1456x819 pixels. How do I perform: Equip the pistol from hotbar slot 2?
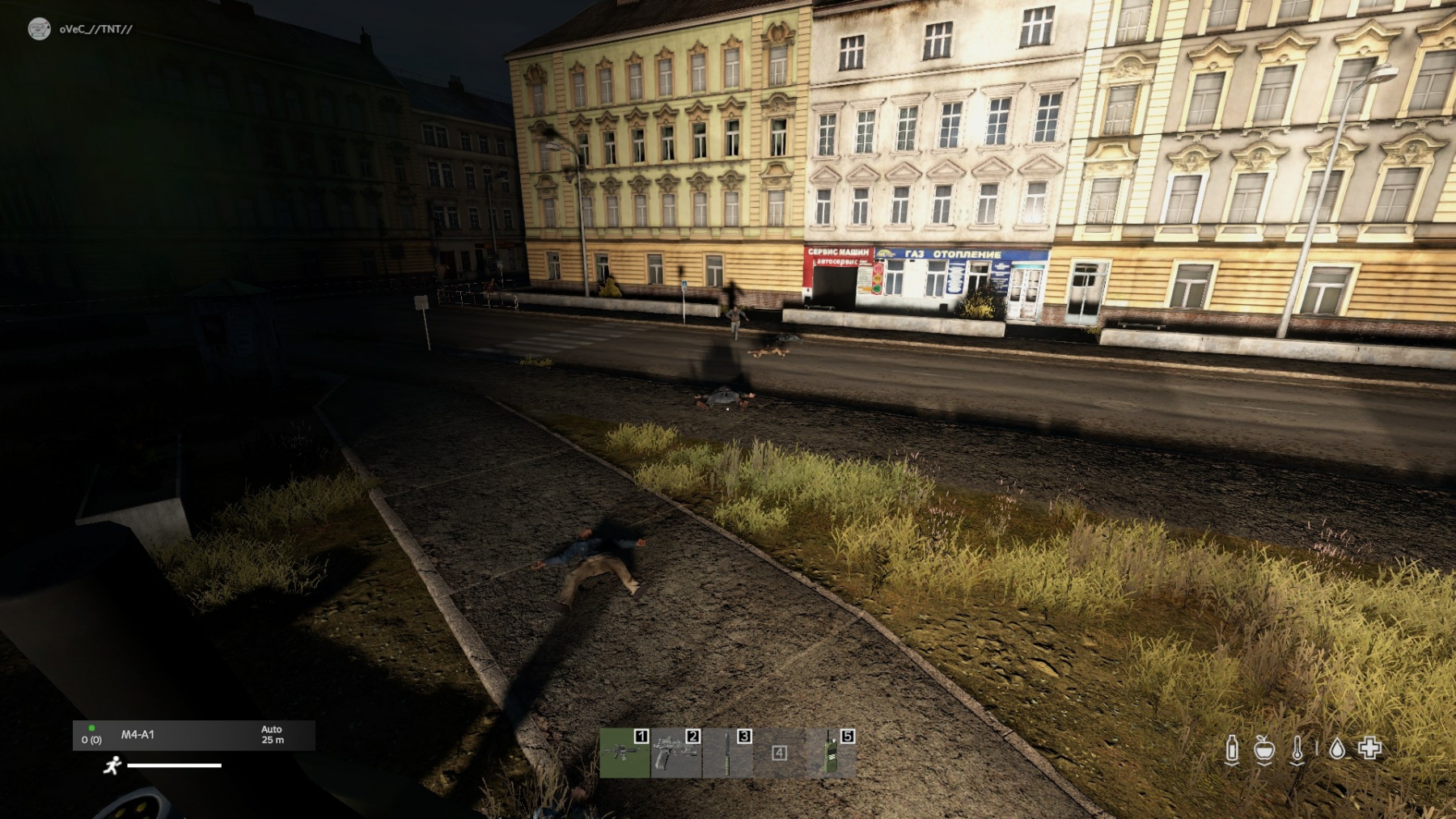tap(676, 753)
